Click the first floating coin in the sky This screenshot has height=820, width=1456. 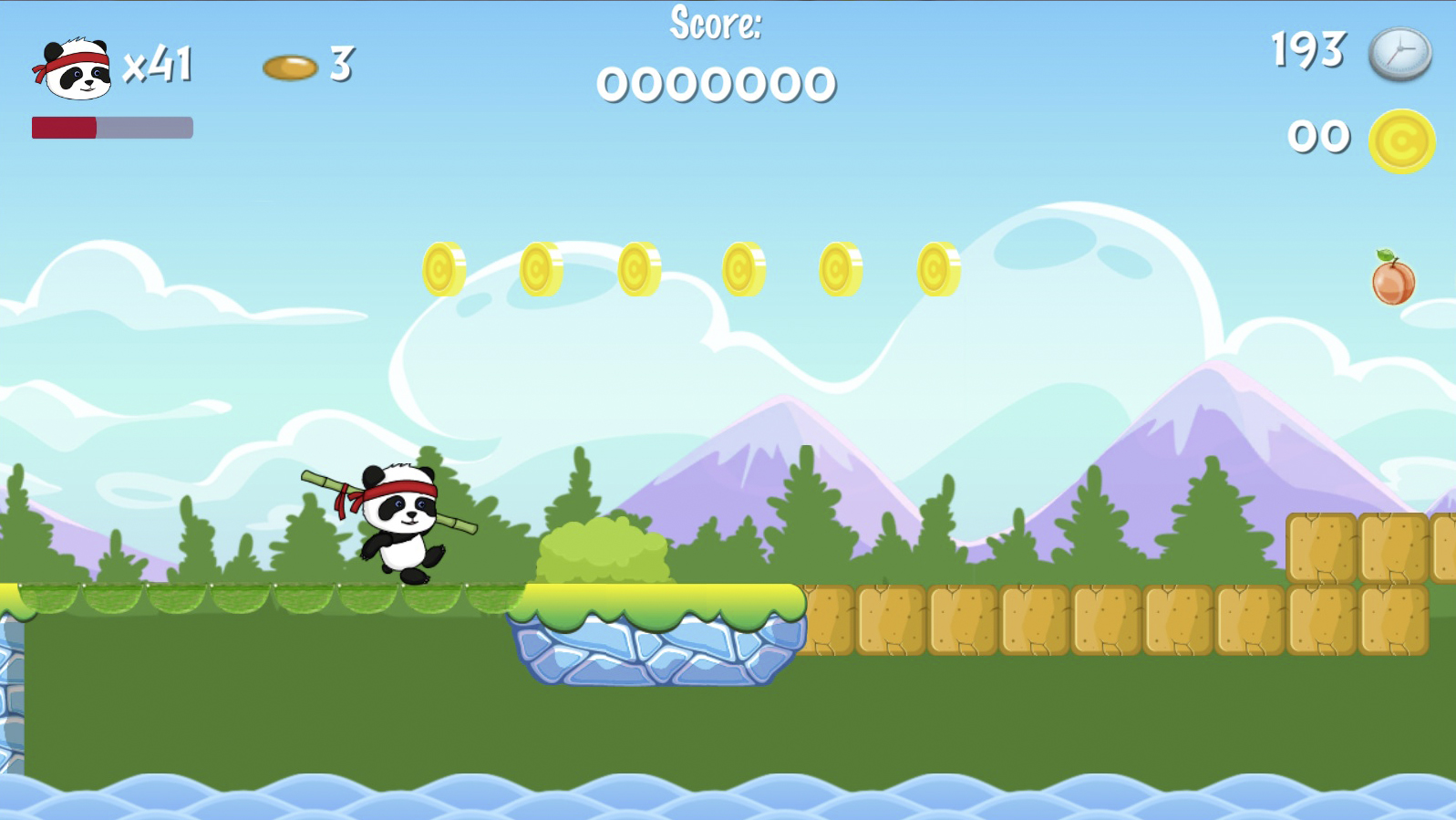[x=444, y=271]
